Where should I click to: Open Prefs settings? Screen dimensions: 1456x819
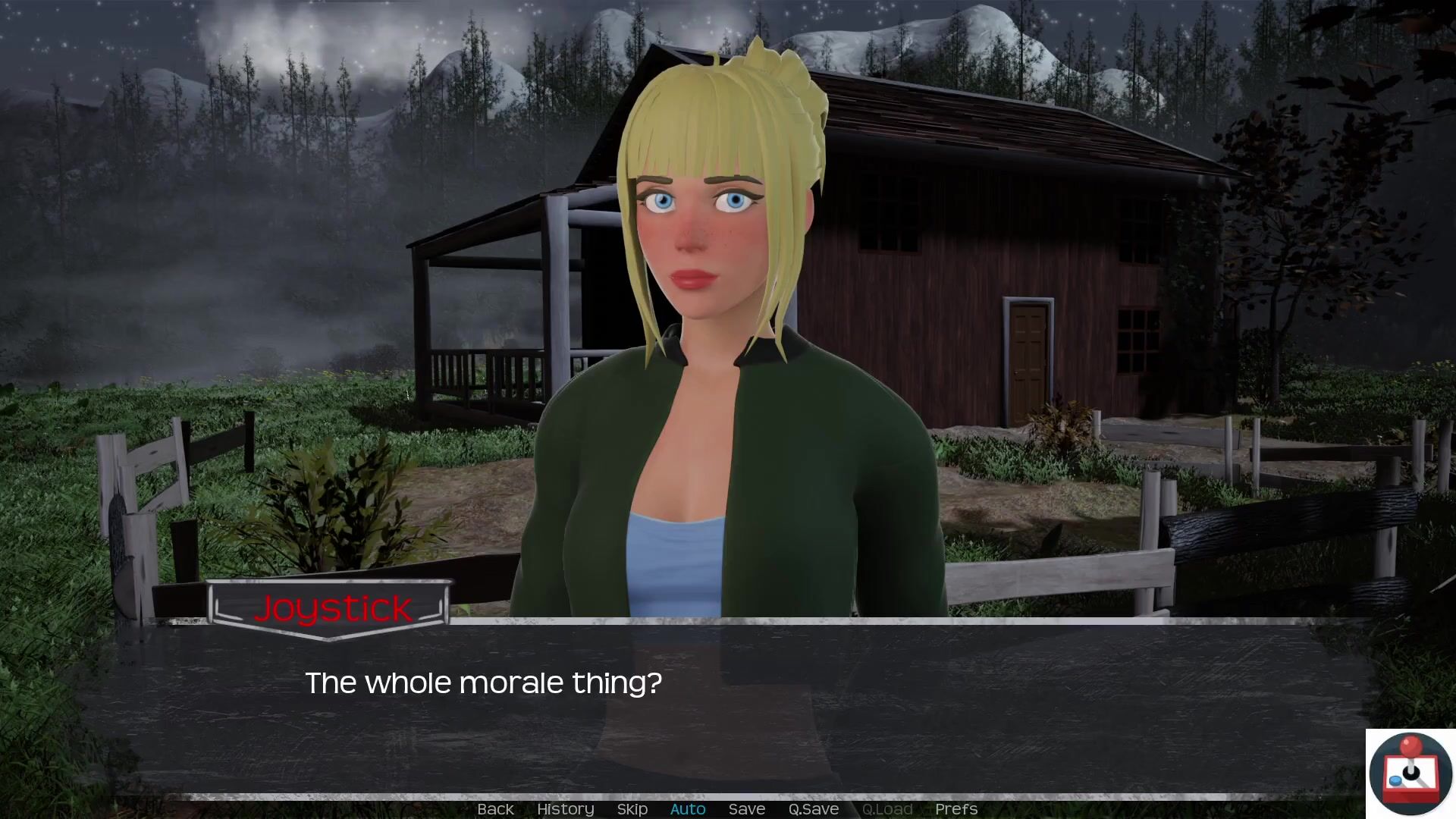[x=955, y=809]
